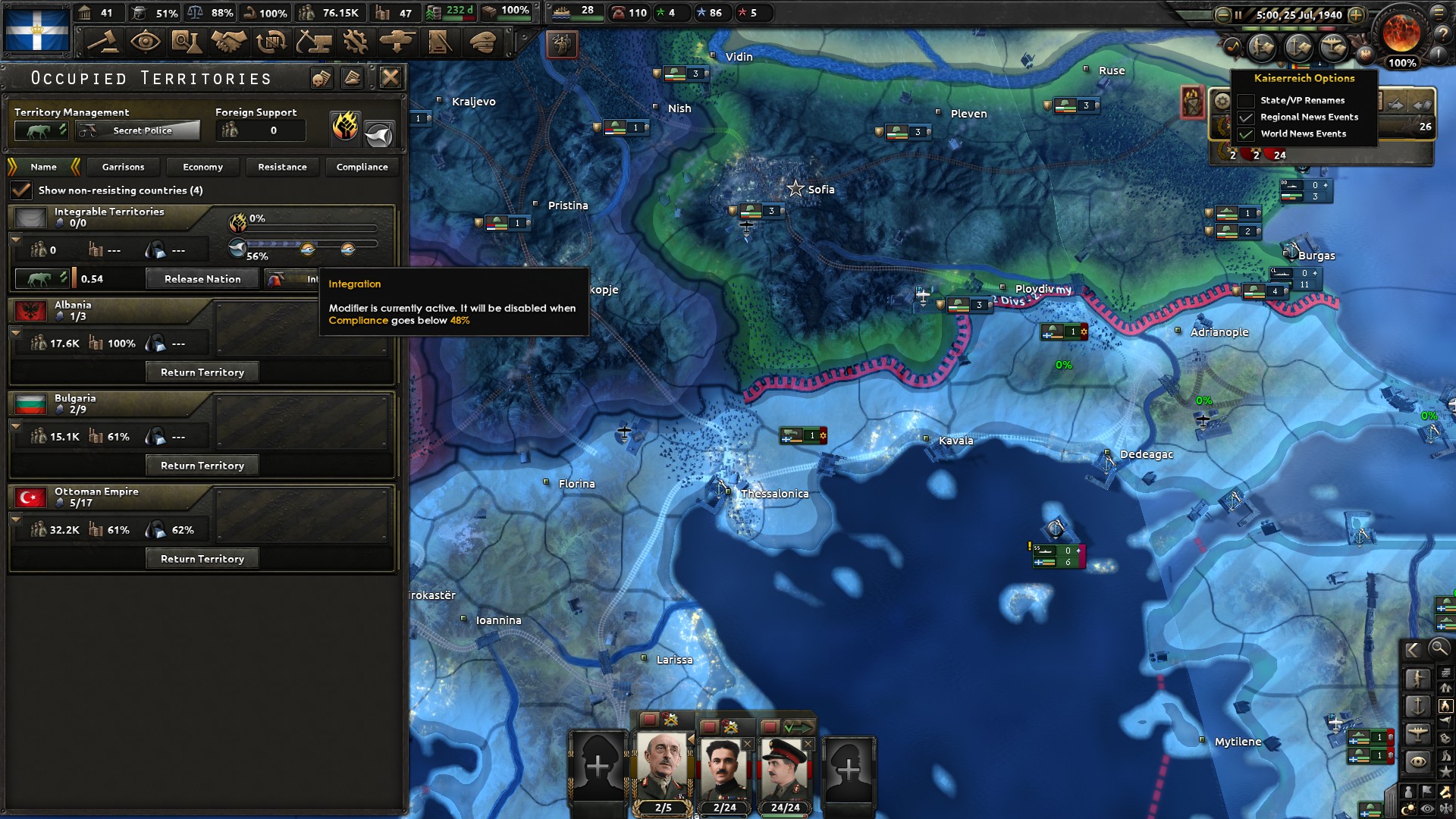
Task: Uncheck Show non-resisting countries
Action: [x=21, y=190]
